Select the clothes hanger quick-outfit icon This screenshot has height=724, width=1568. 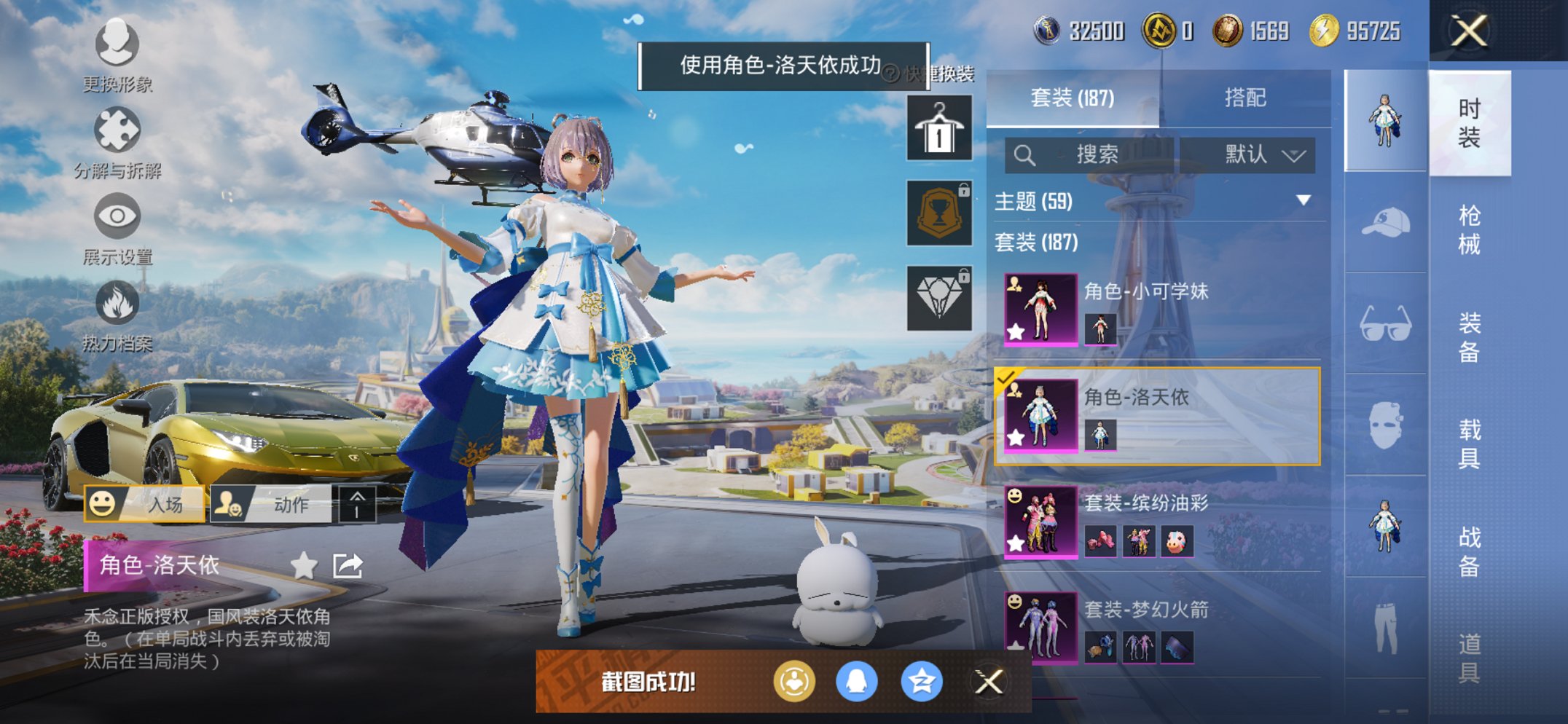[938, 129]
